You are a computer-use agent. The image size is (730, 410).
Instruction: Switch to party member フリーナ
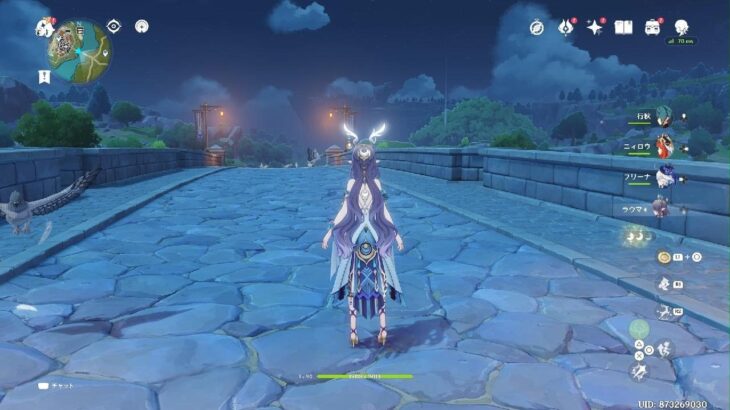(x=664, y=177)
